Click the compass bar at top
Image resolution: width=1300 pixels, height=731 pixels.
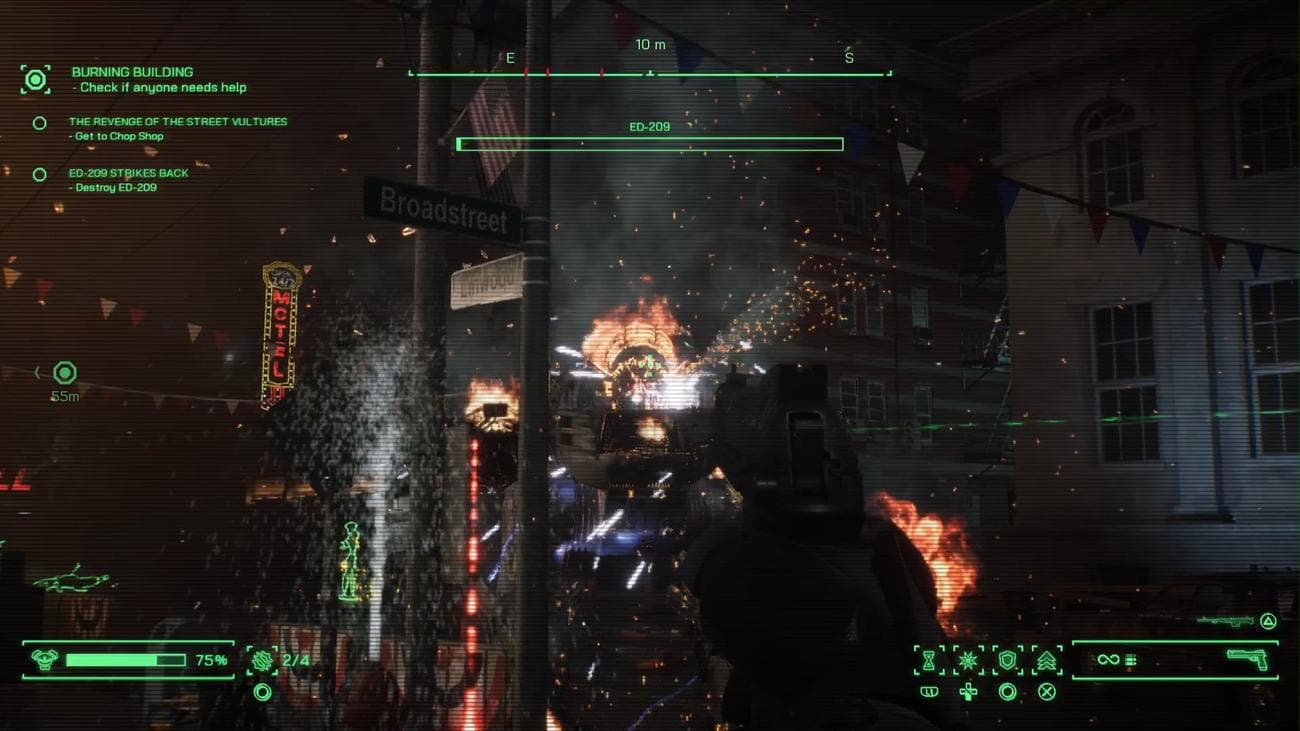click(650, 72)
